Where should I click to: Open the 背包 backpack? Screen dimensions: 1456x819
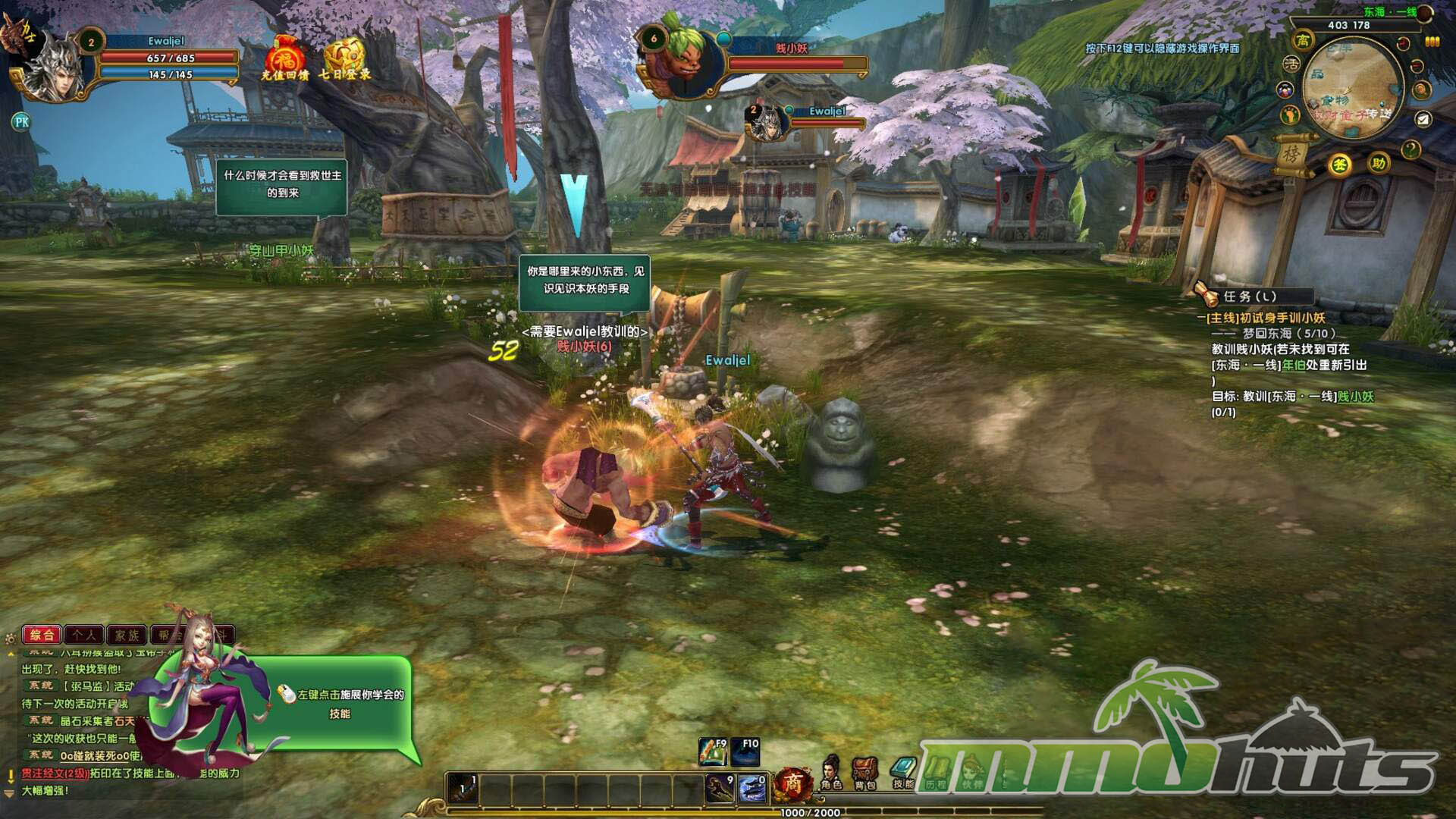pos(864,772)
